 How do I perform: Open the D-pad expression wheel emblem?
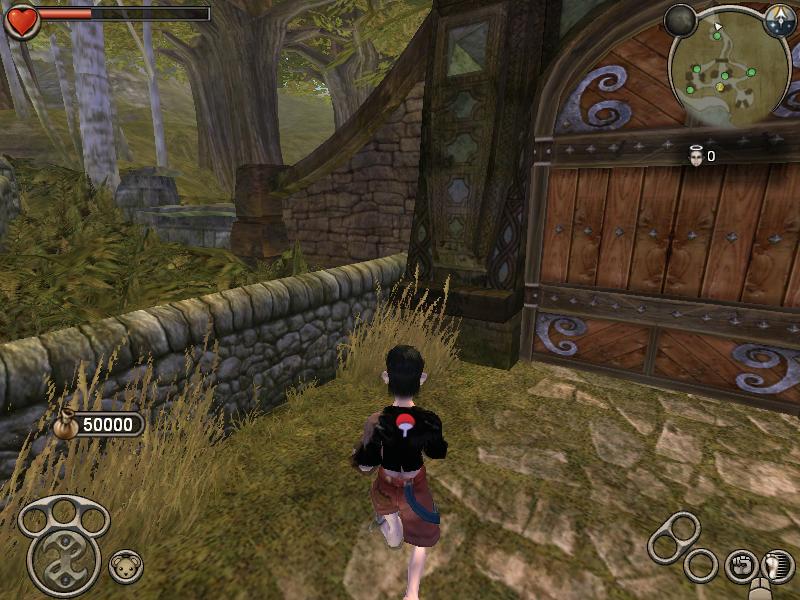coord(63,561)
